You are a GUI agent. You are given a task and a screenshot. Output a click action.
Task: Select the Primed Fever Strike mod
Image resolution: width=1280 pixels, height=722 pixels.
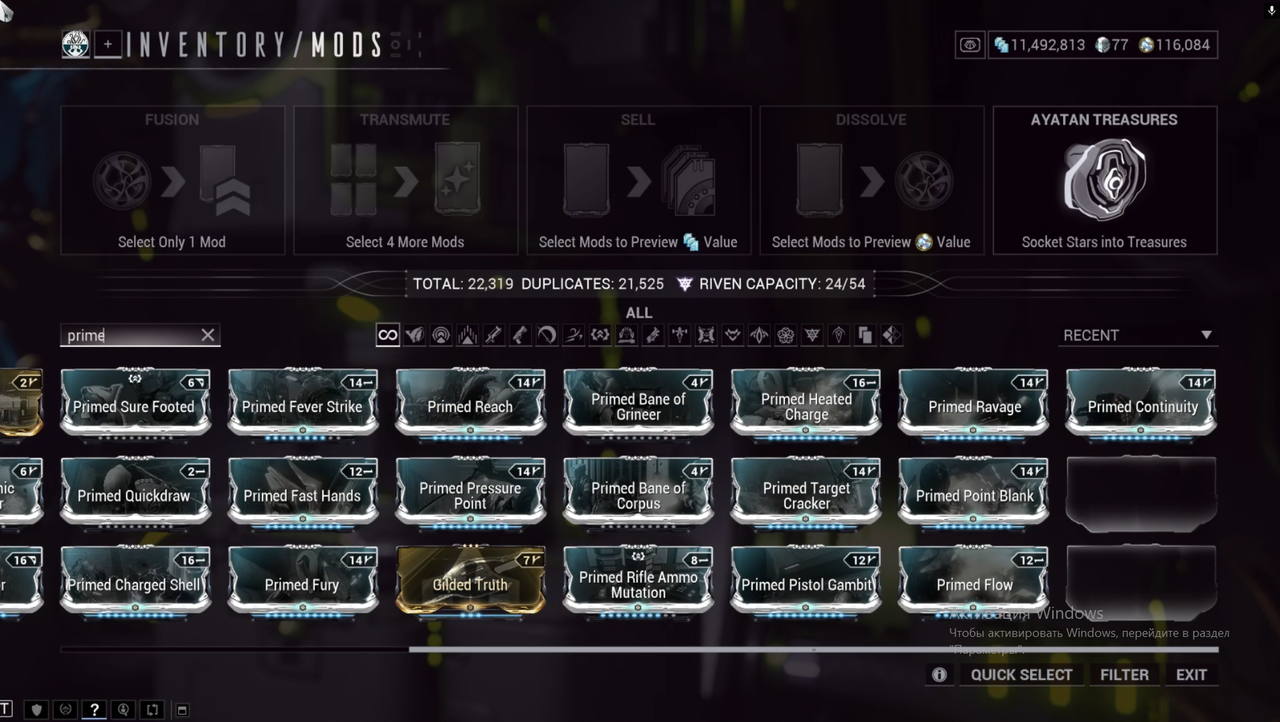[303, 403]
